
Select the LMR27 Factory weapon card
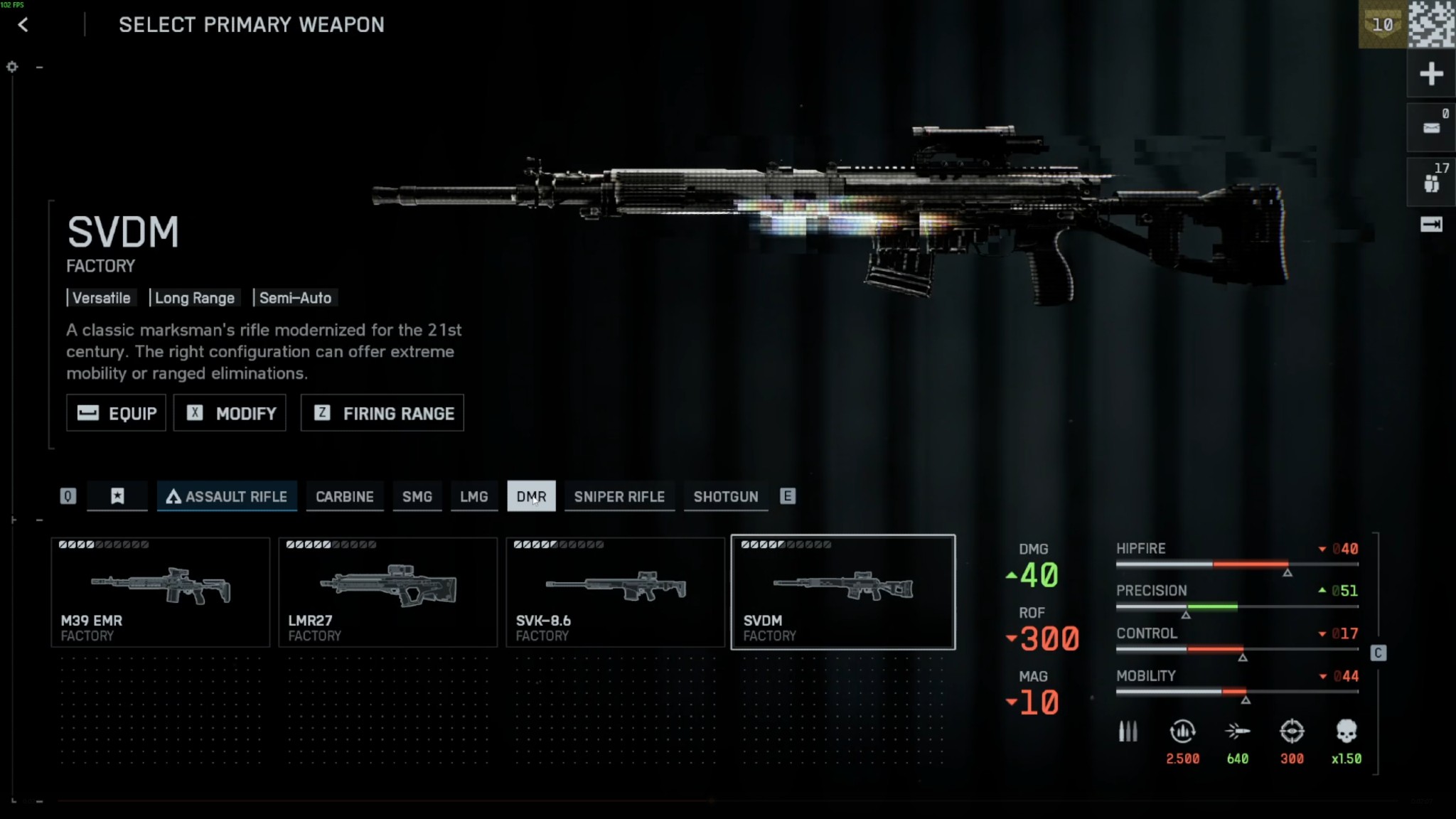(x=387, y=591)
